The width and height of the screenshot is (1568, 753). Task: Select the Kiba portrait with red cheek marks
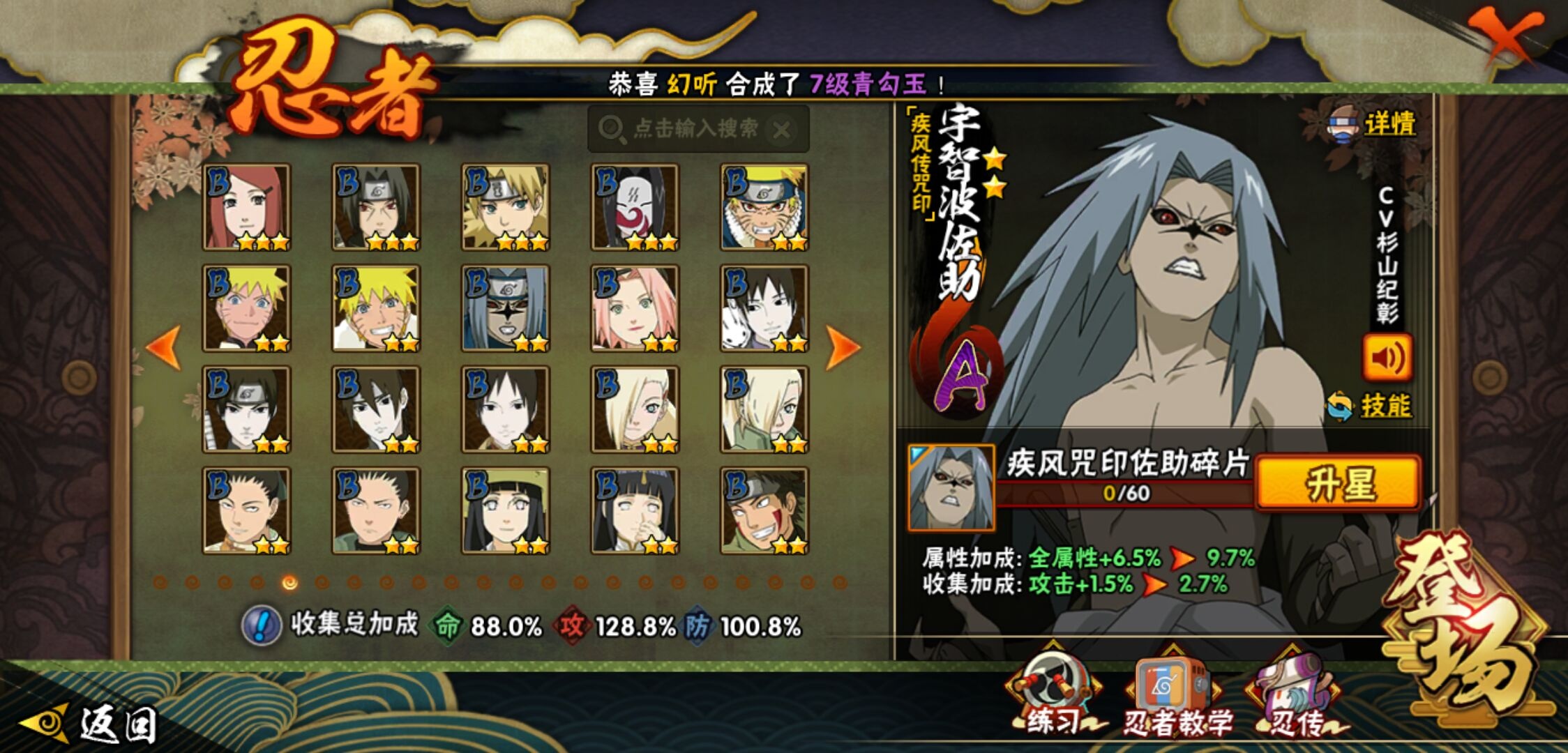click(x=764, y=510)
